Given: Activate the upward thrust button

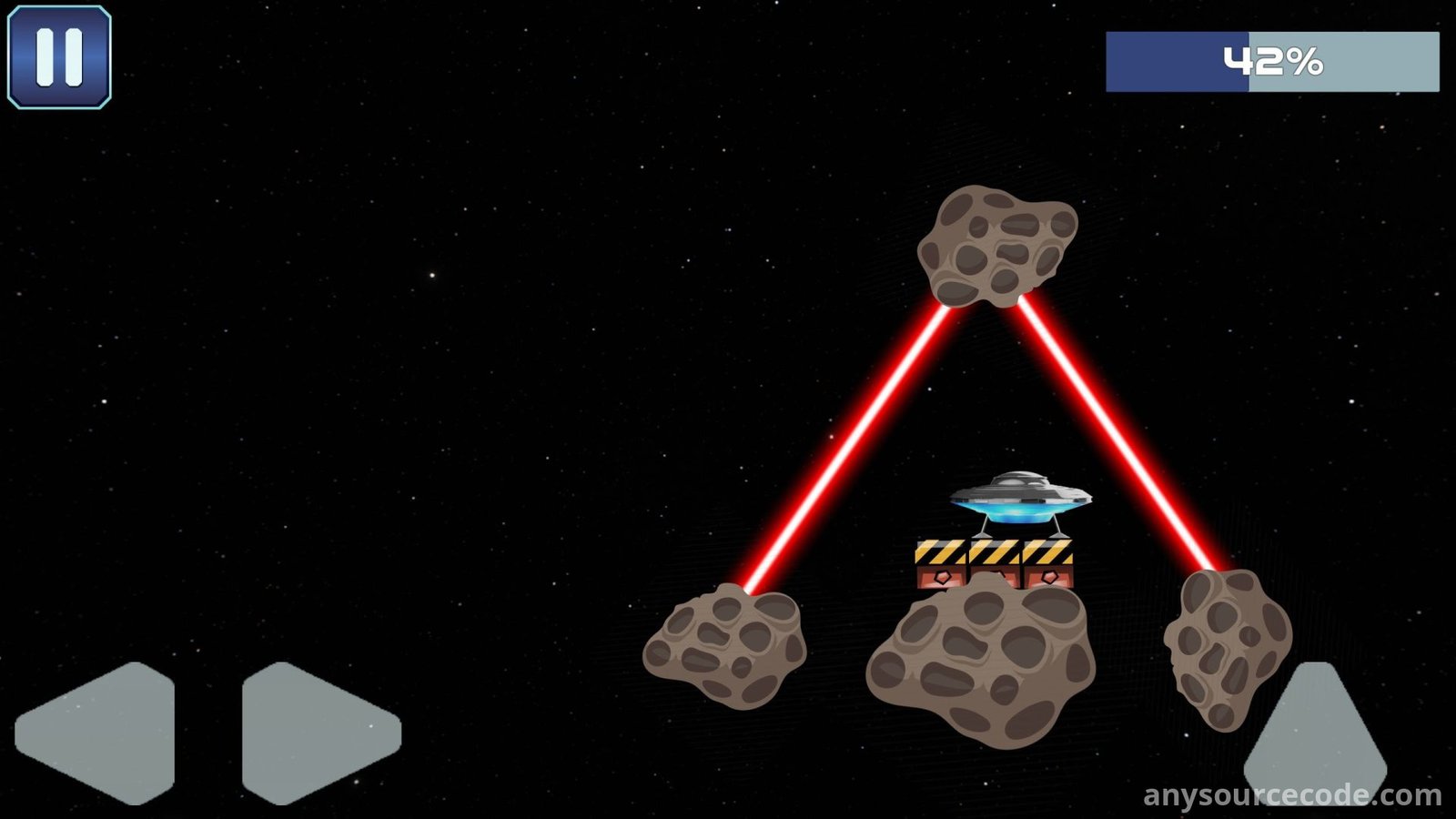Looking at the screenshot, I should 1314,739.
